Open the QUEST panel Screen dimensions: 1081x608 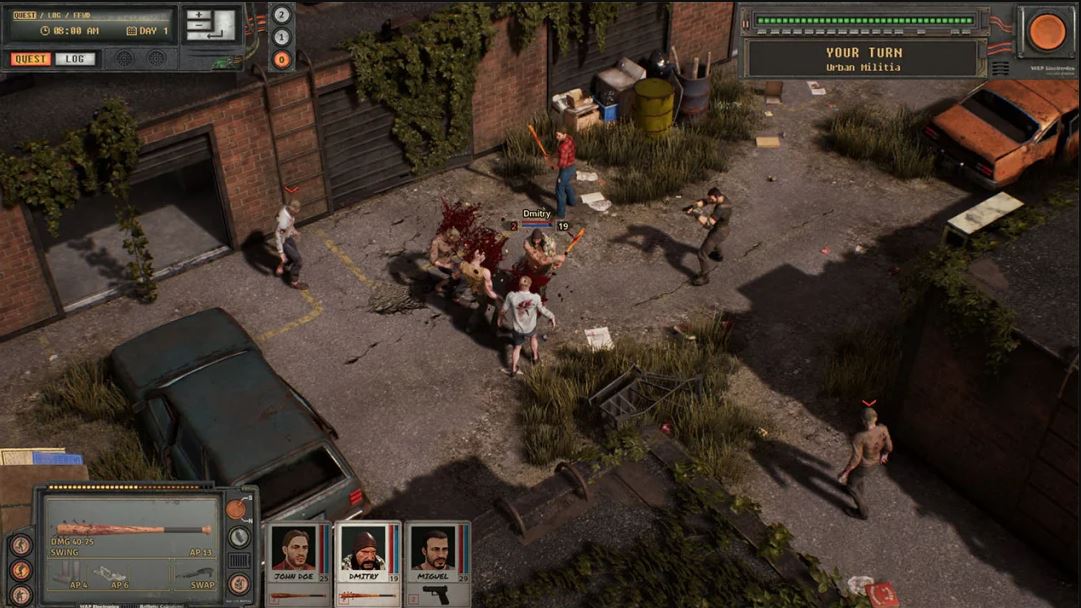[x=31, y=59]
